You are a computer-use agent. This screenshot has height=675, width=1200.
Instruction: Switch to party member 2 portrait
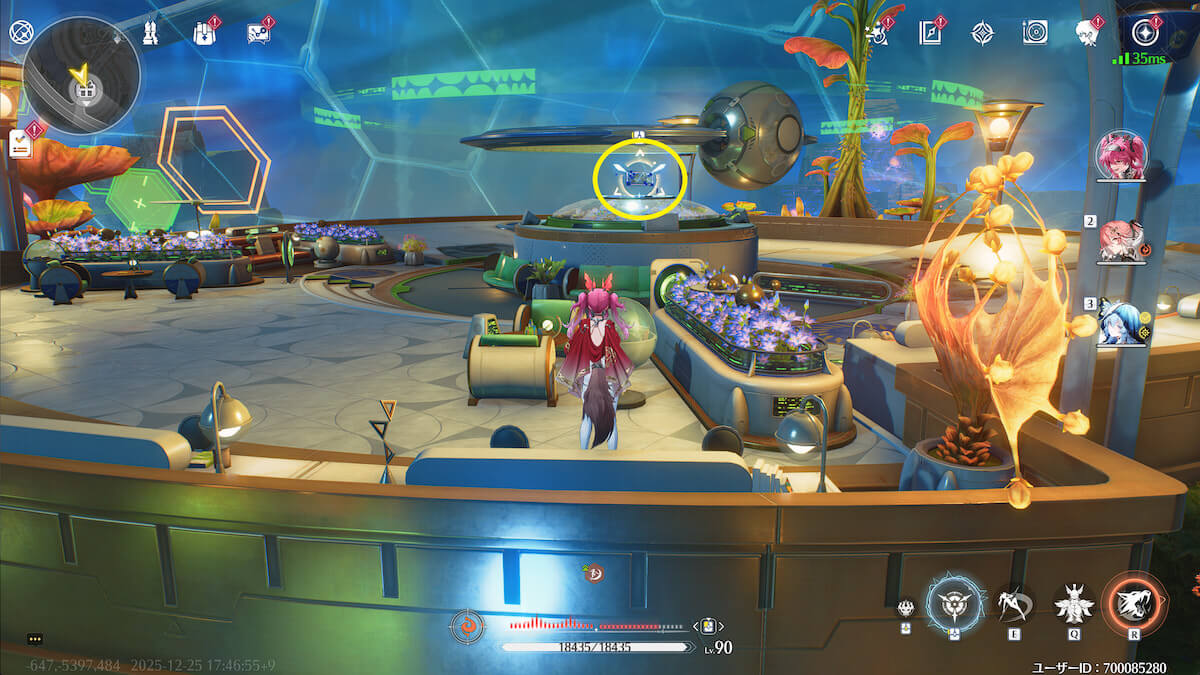click(x=1121, y=241)
